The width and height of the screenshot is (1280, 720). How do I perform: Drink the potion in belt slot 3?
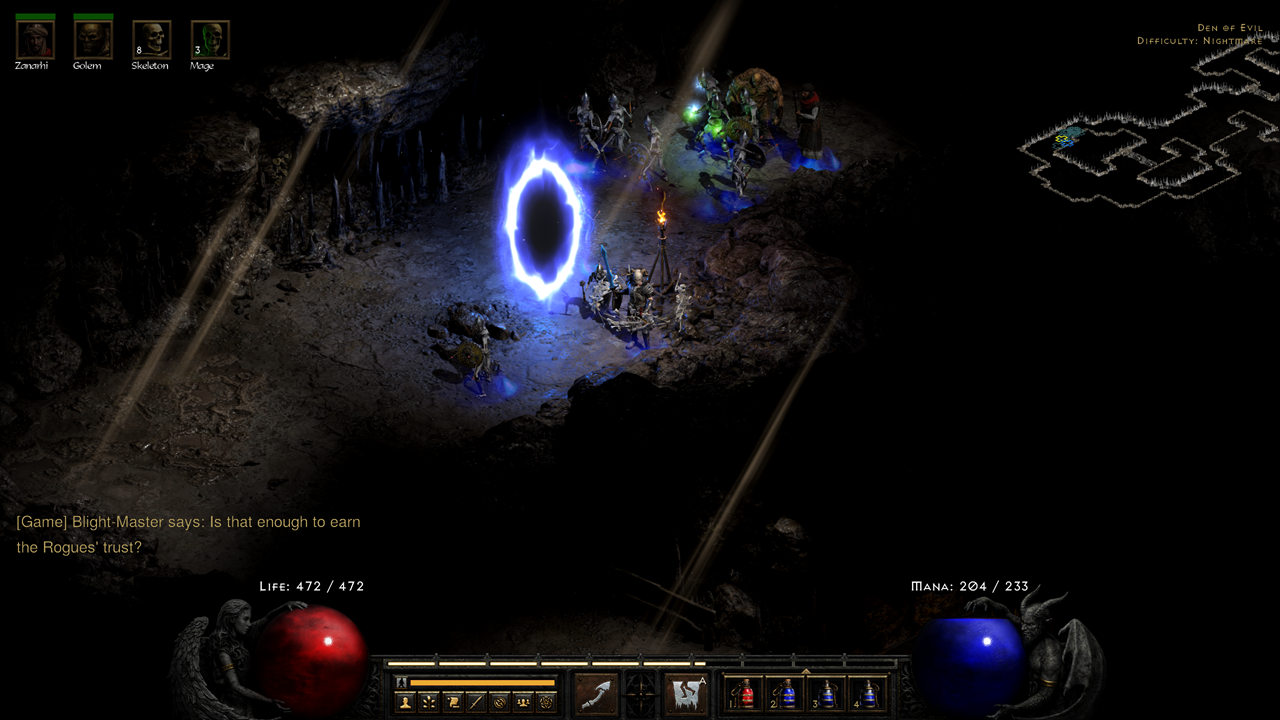pos(828,694)
